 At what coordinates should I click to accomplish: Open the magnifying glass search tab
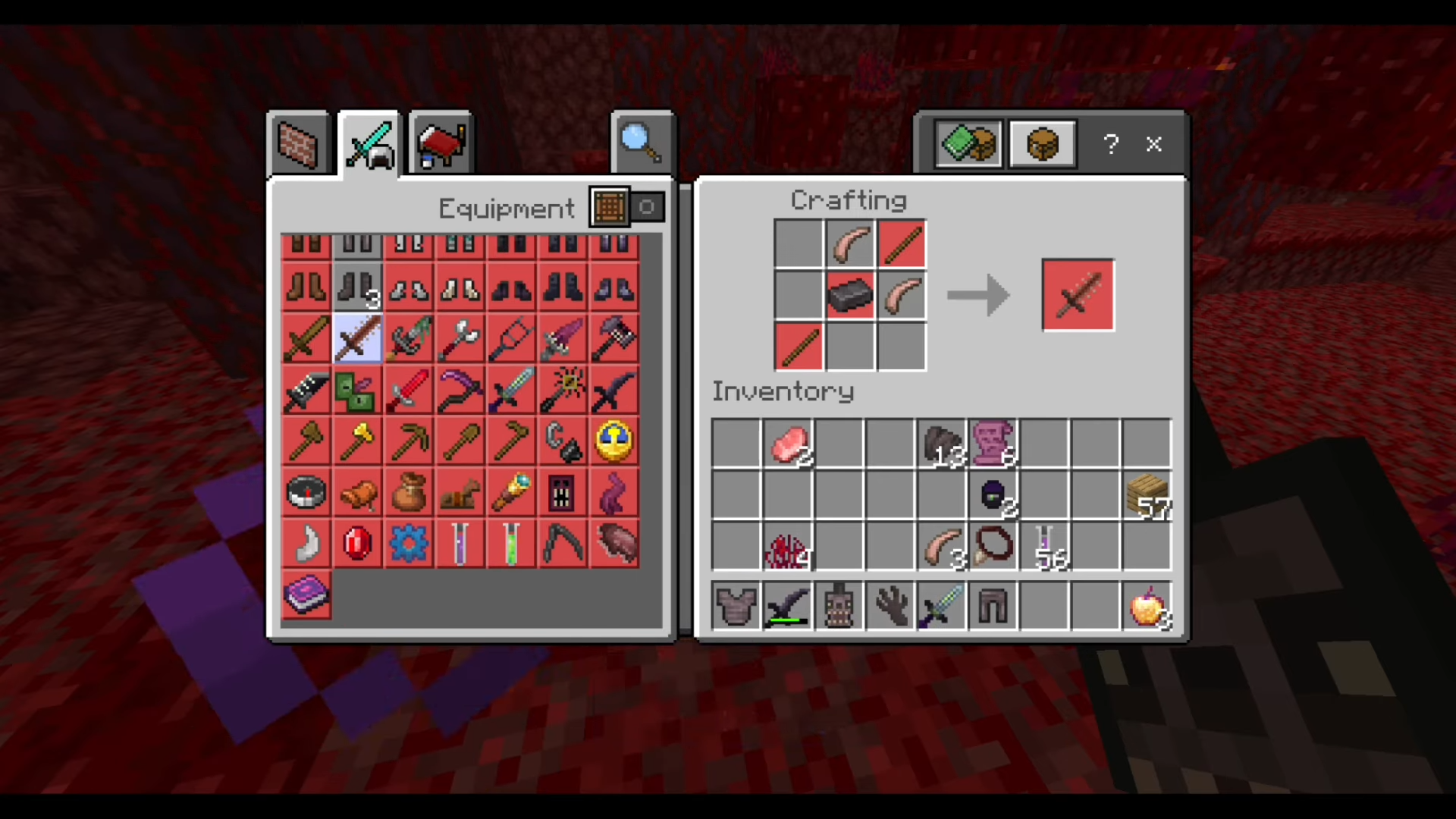coord(642,144)
